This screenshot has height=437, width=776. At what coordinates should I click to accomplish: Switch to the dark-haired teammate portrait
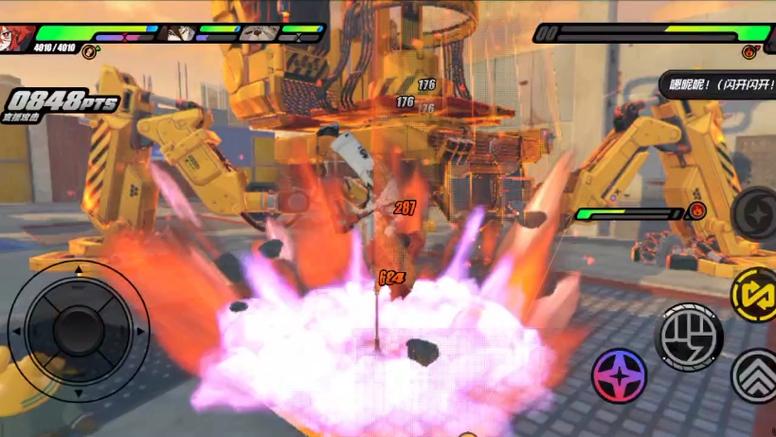180,32
